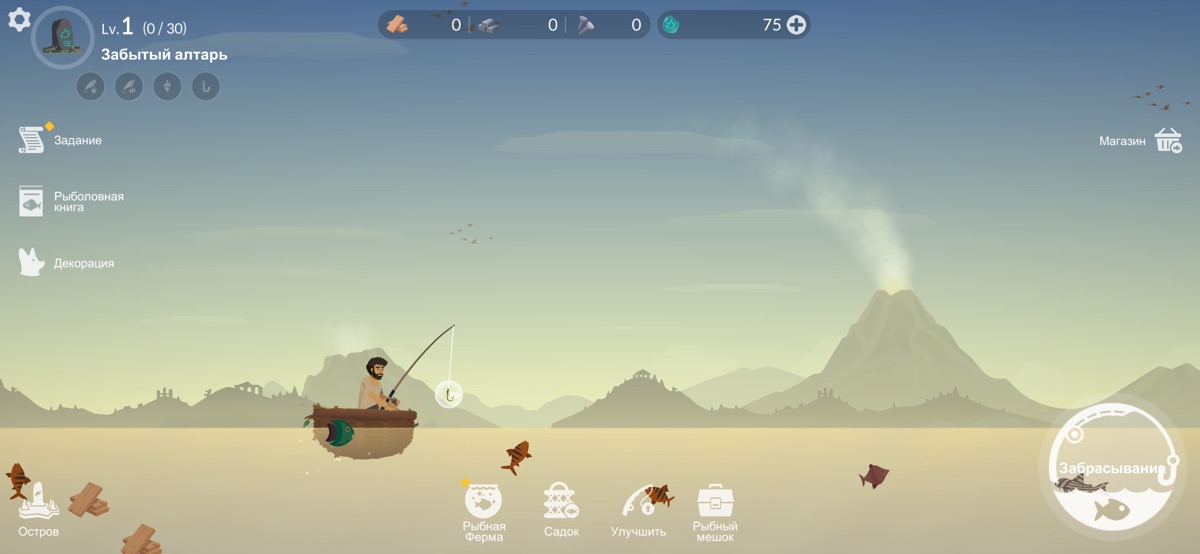Add more gems with plus button
This screenshot has height=554, width=1200.
(796, 25)
